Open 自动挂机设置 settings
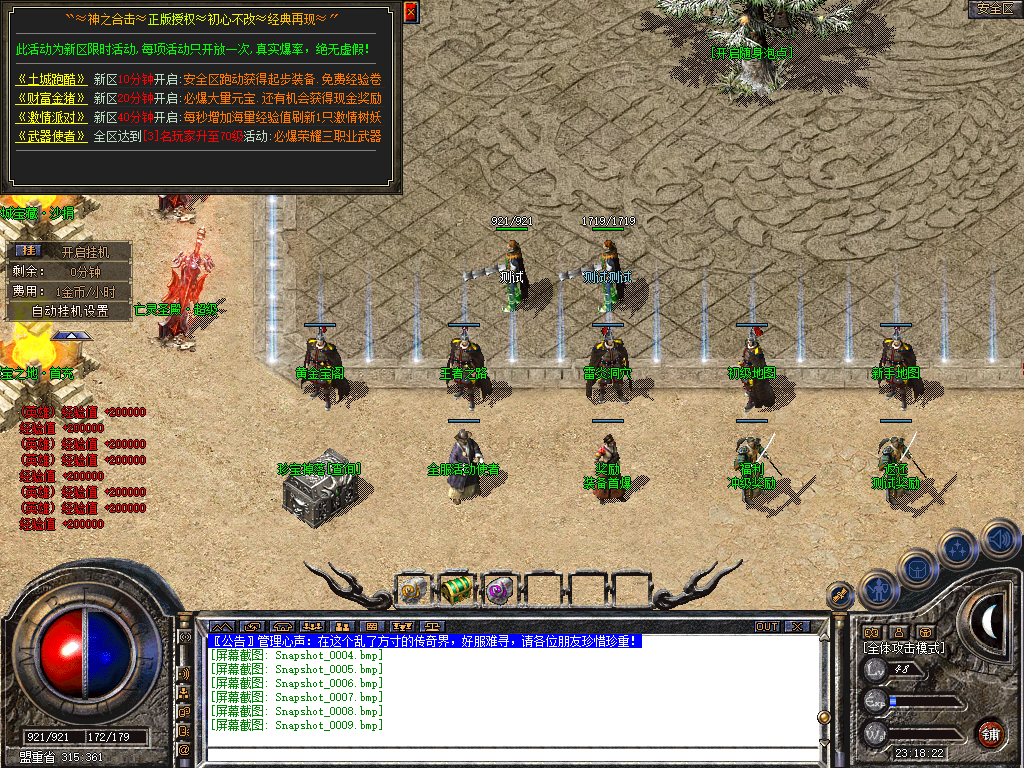The image size is (1024, 768). pos(70,310)
